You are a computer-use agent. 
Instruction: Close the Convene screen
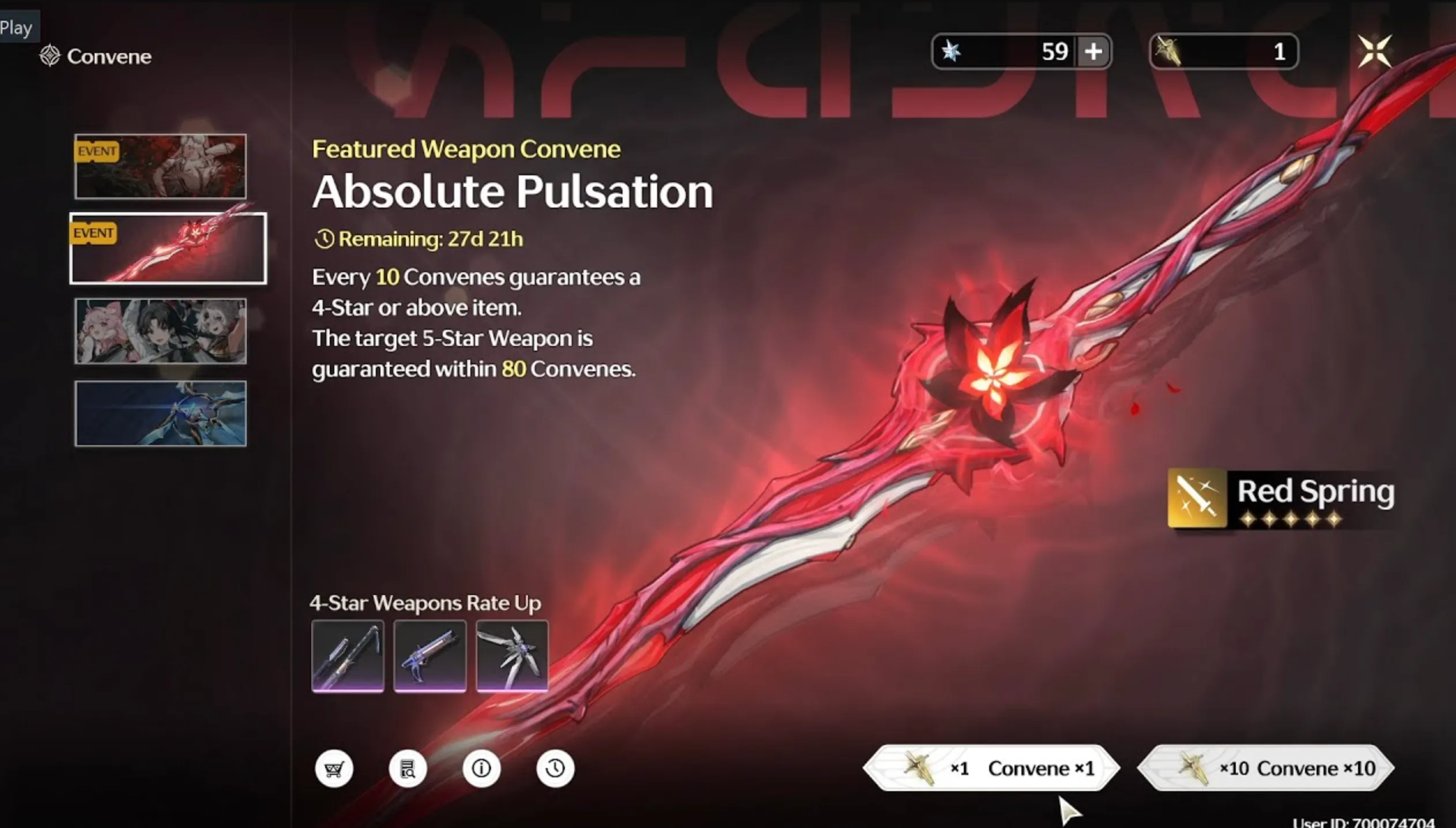coord(1375,51)
